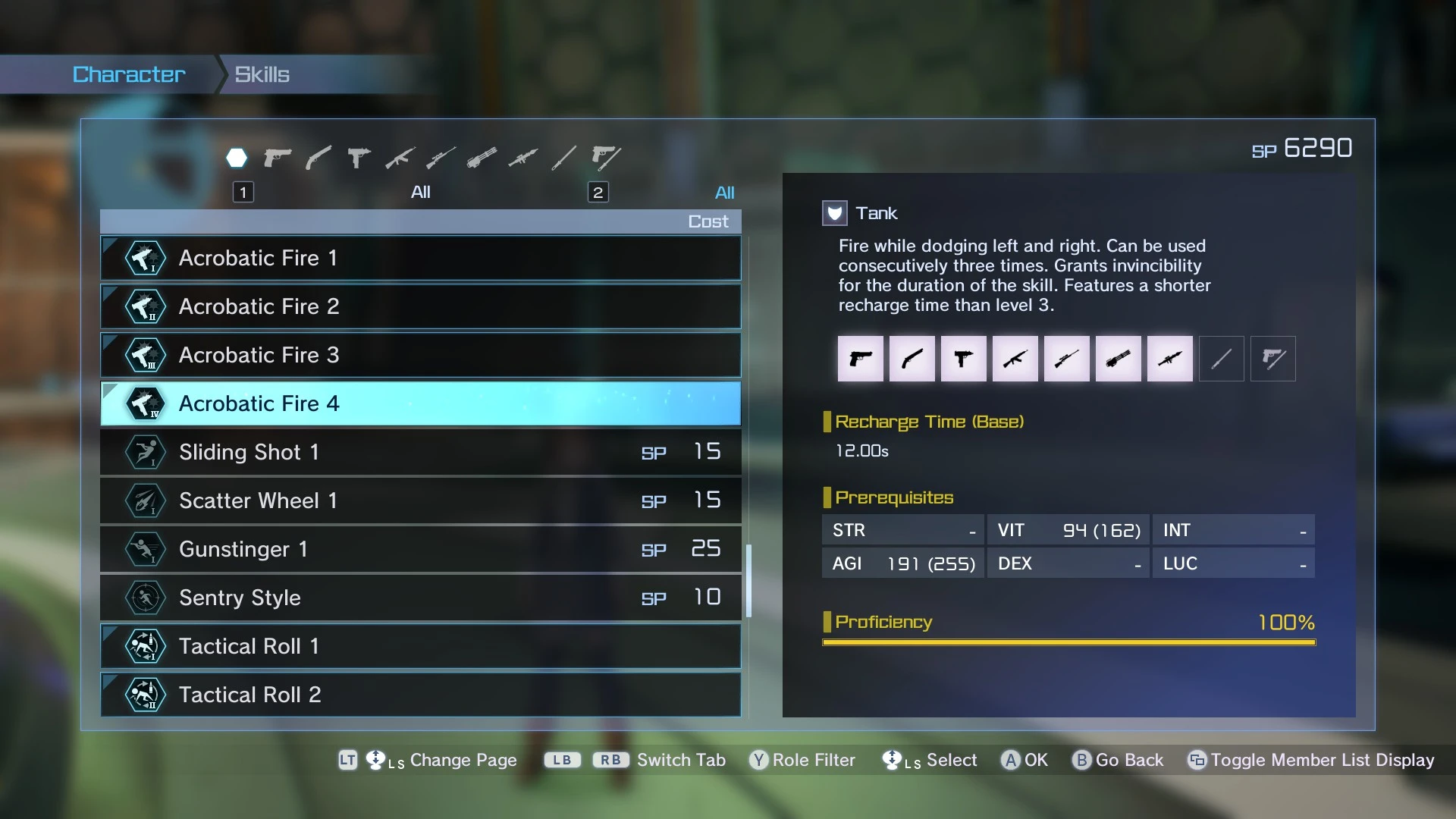Viewport: 1456px width, 819px height.
Task: Click the skill list scrollbar
Action: [x=748, y=580]
